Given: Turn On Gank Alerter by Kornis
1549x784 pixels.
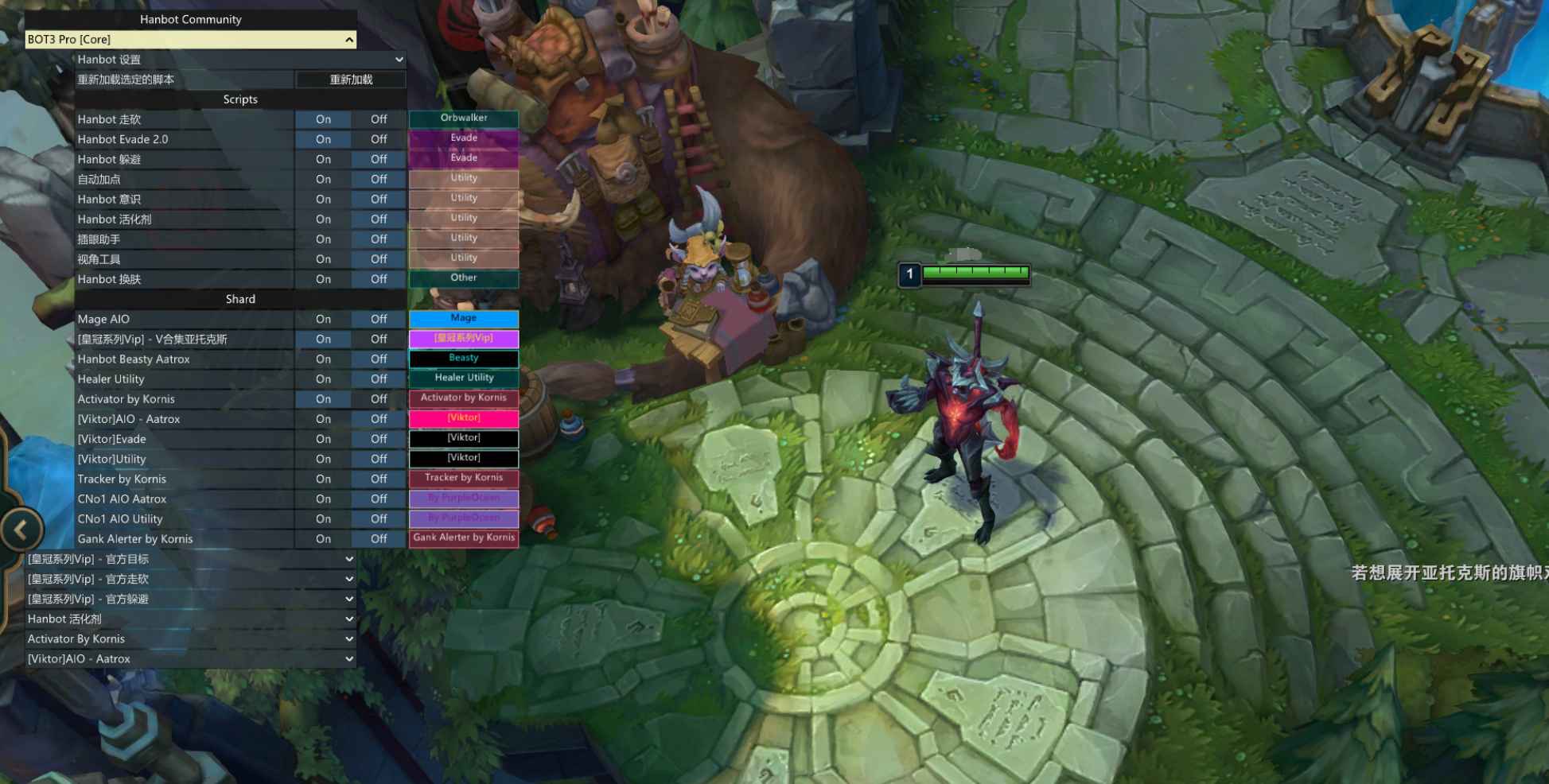Looking at the screenshot, I should coord(323,538).
